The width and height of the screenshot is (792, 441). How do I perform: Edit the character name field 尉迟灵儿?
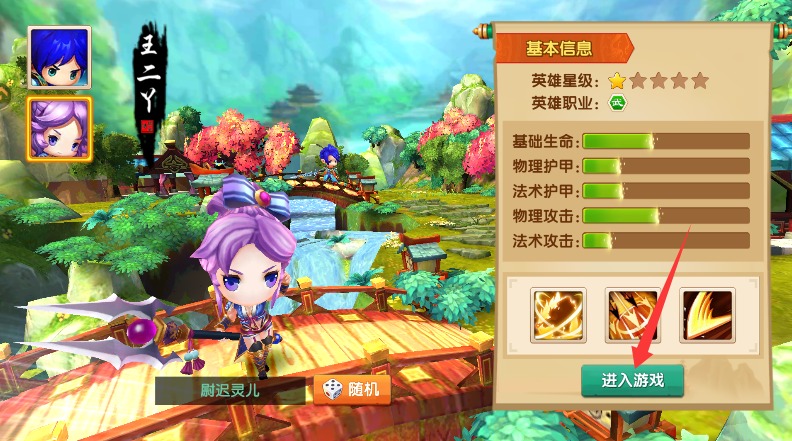coord(231,390)
